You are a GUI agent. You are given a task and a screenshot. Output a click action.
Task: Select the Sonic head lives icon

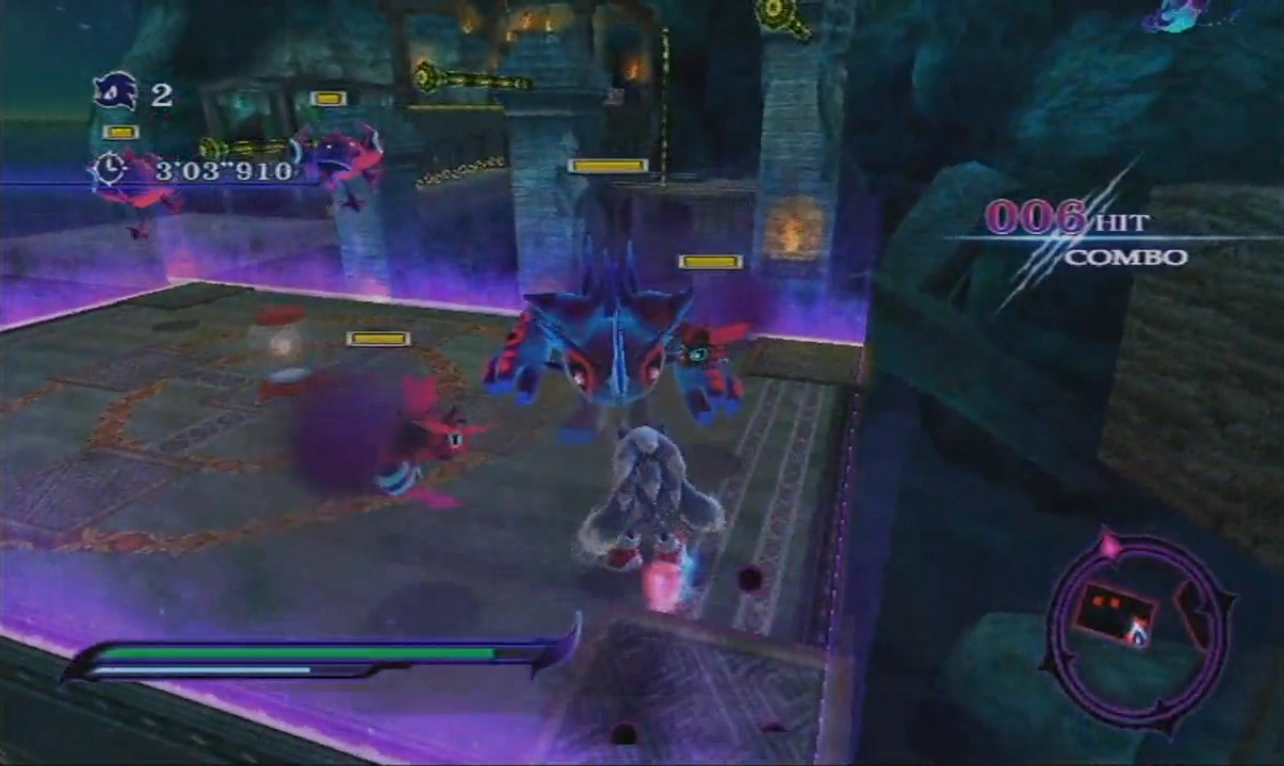[x=115, y=91]
